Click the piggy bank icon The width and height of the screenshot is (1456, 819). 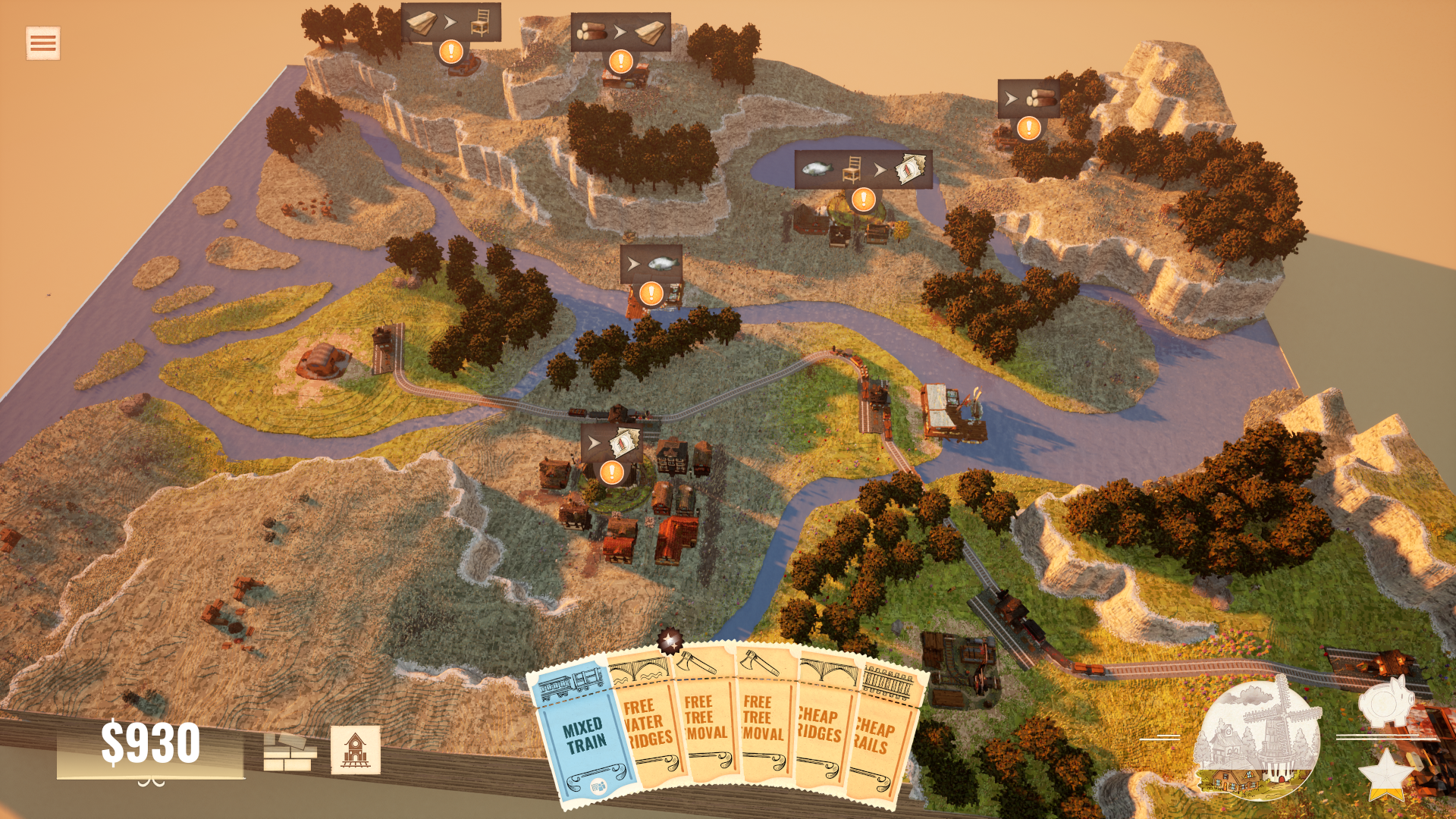1386,701
